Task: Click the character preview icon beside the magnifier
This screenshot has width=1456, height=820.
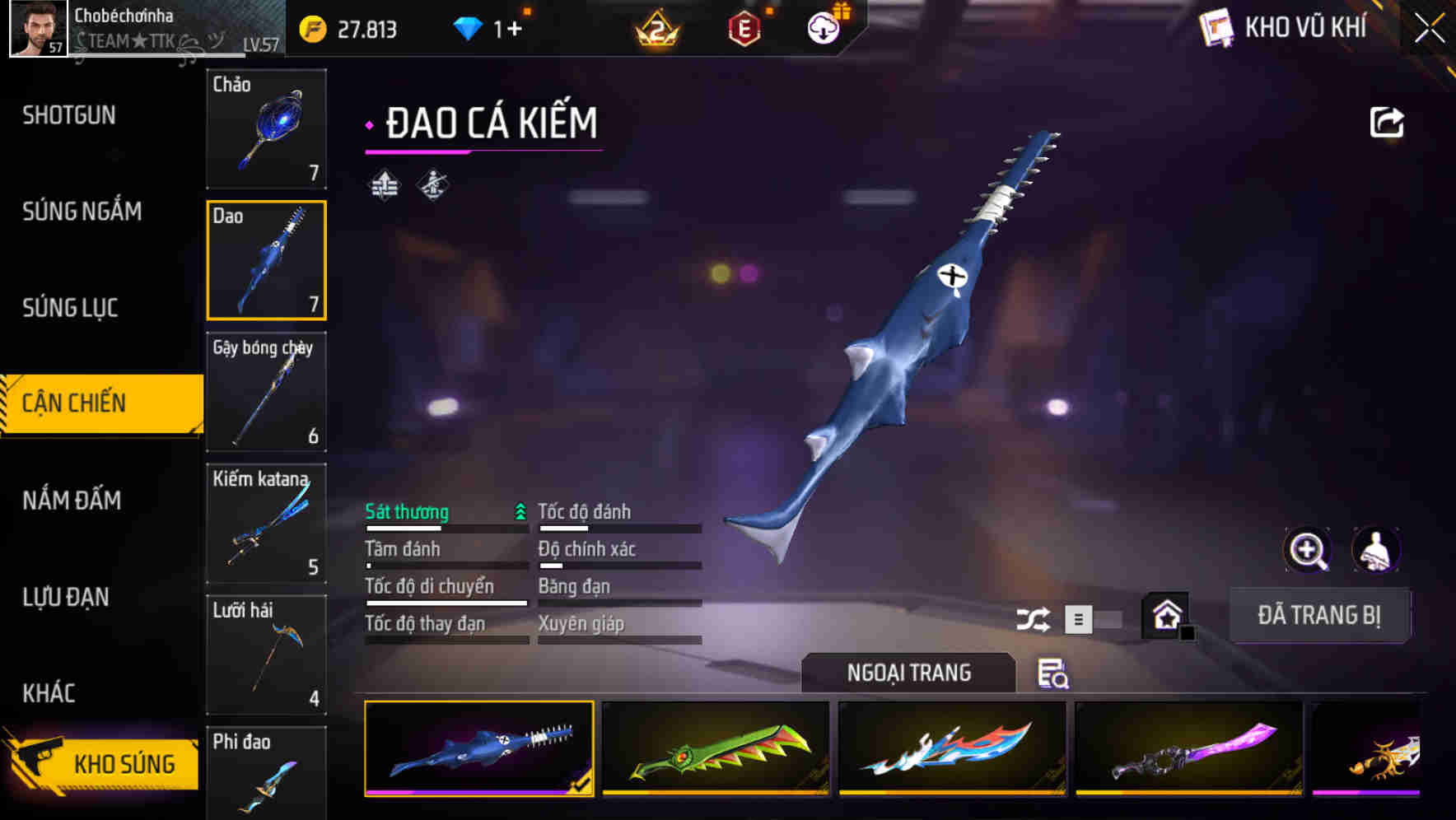Action: point(1374,550)
